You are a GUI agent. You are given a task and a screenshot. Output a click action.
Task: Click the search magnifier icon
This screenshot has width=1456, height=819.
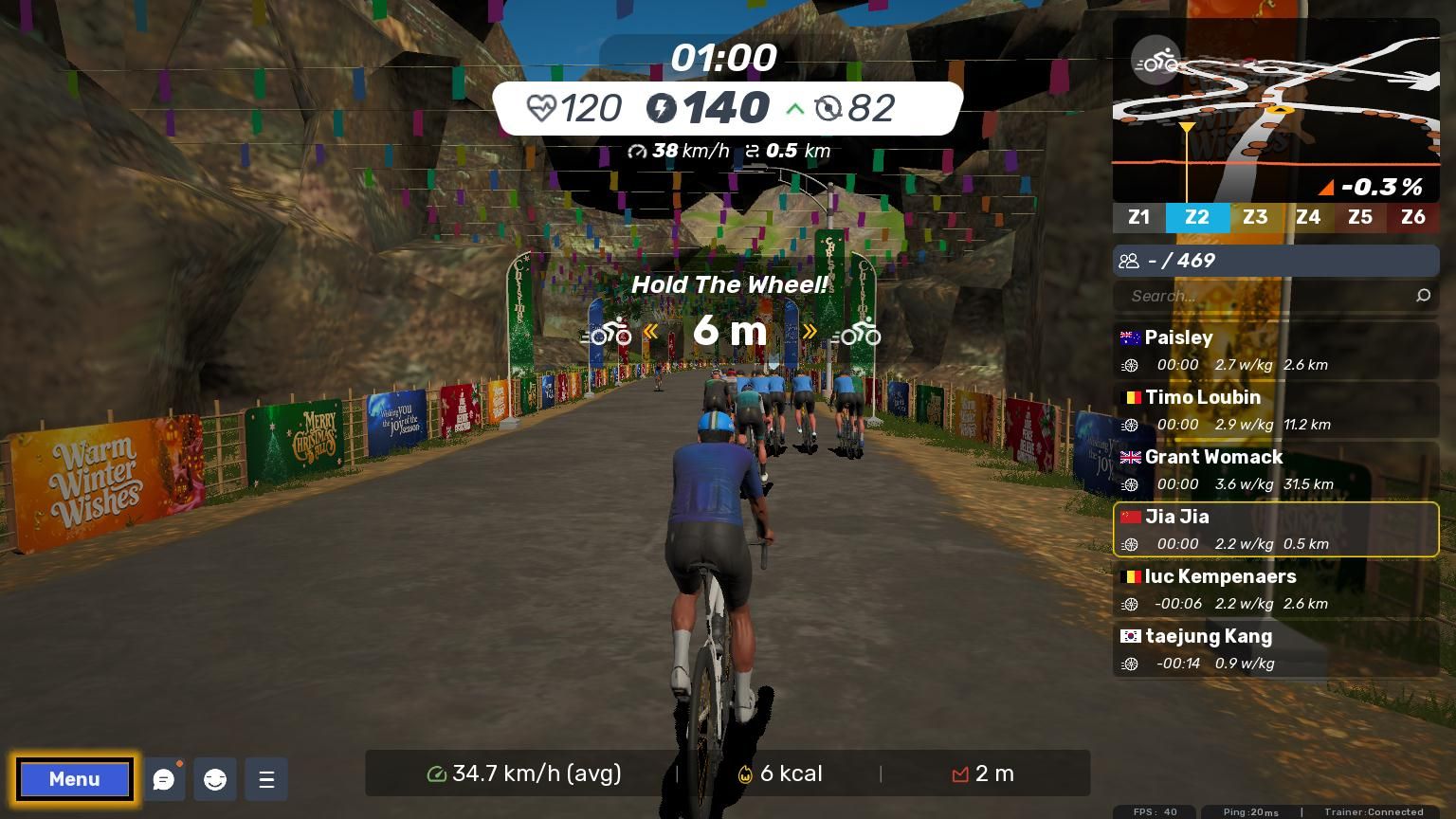[1423, 296]
